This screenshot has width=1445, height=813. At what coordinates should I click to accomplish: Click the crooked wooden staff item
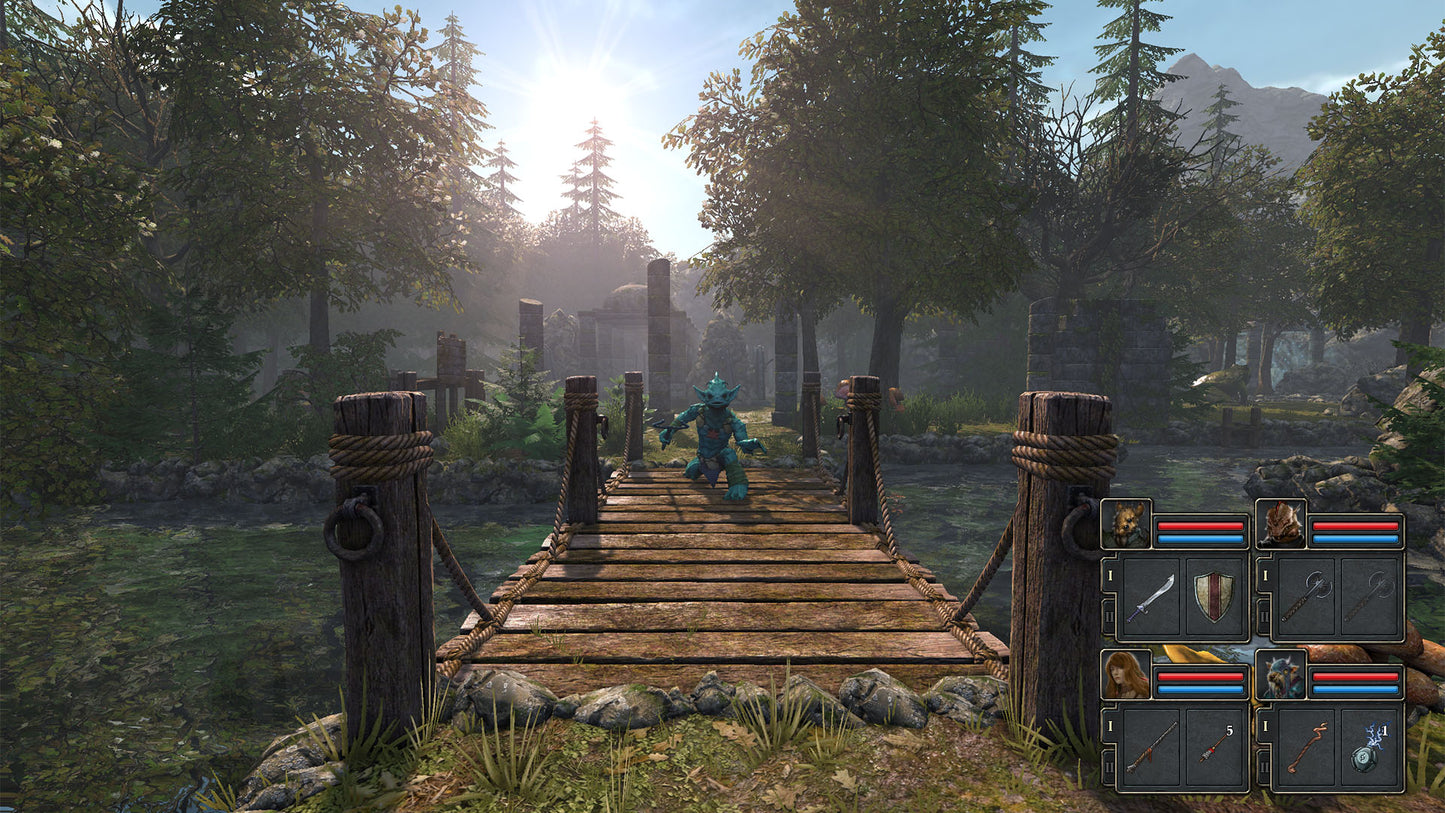tap(1307, 745)
